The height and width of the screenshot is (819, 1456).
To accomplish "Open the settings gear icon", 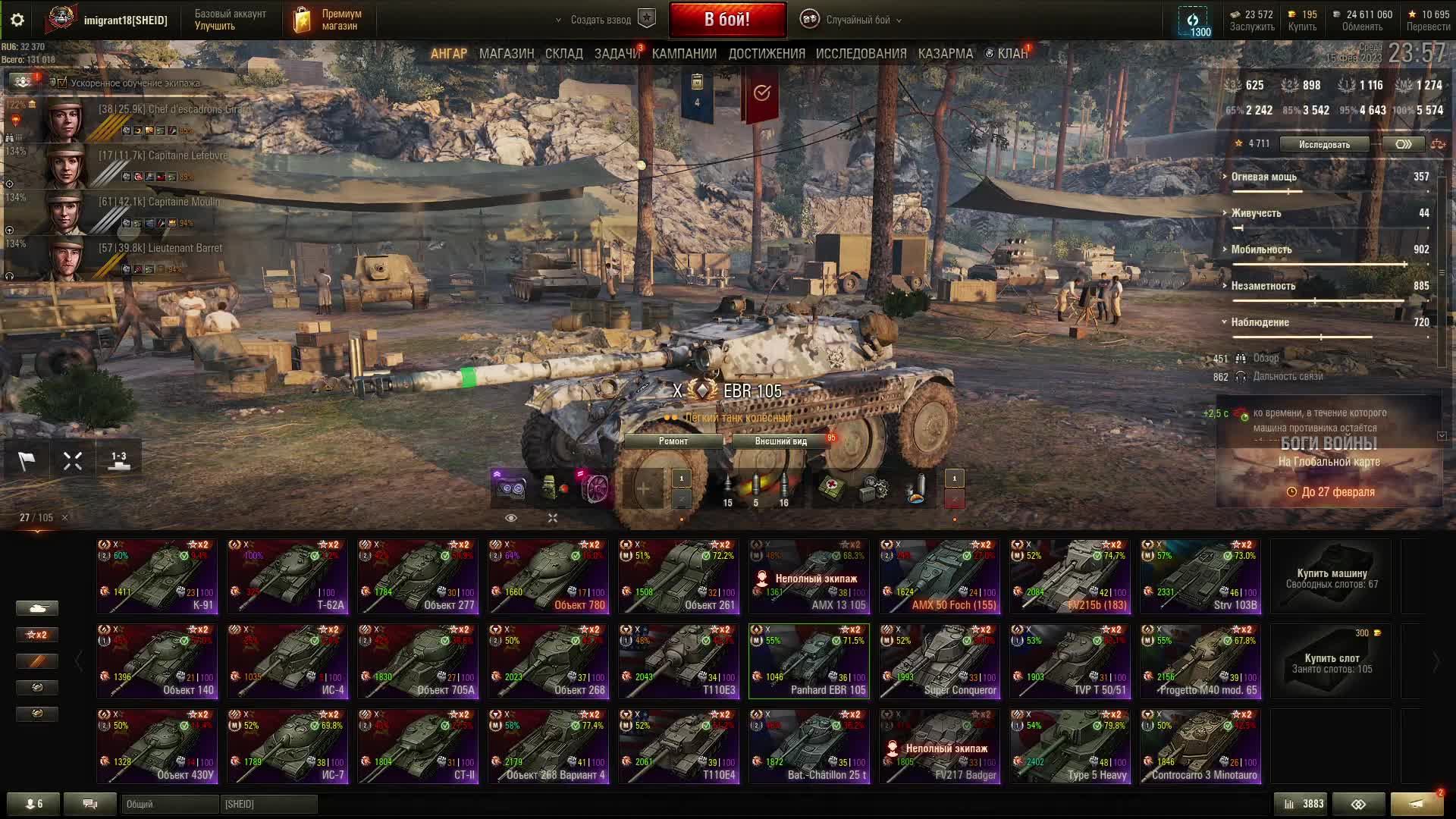I will (17, 20).
